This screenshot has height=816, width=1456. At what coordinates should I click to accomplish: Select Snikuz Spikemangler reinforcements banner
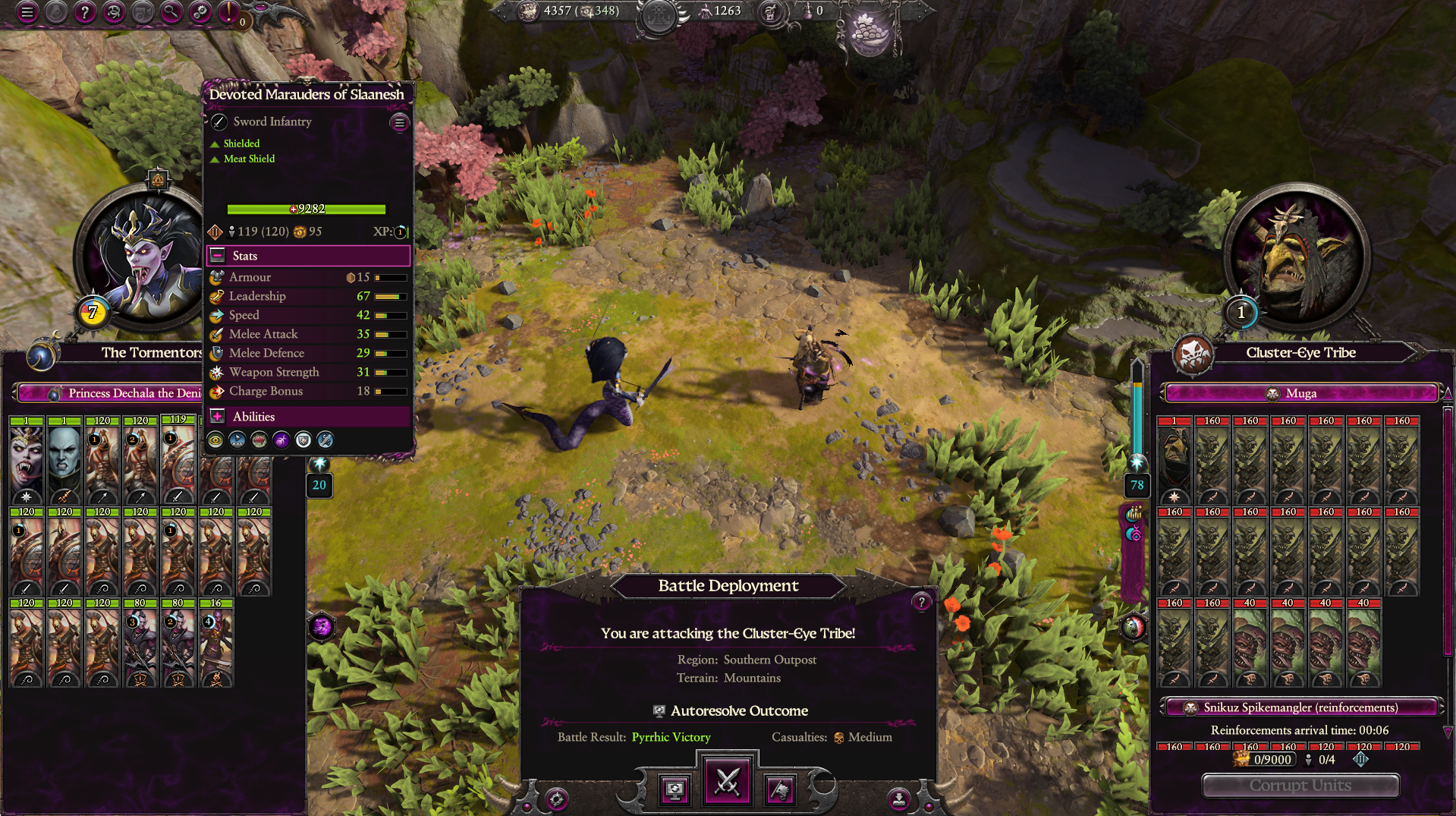[1300, 707]
